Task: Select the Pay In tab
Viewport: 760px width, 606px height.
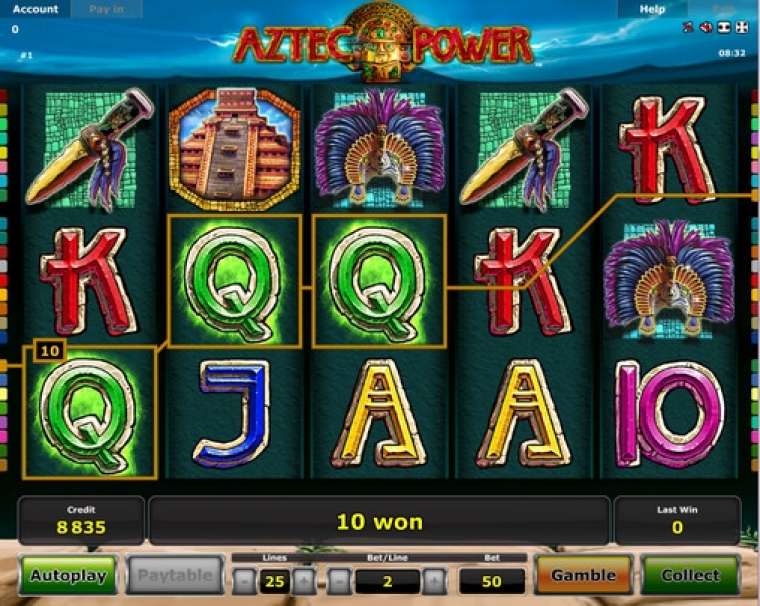Action: pyautogui.click(x=106, y=9)
